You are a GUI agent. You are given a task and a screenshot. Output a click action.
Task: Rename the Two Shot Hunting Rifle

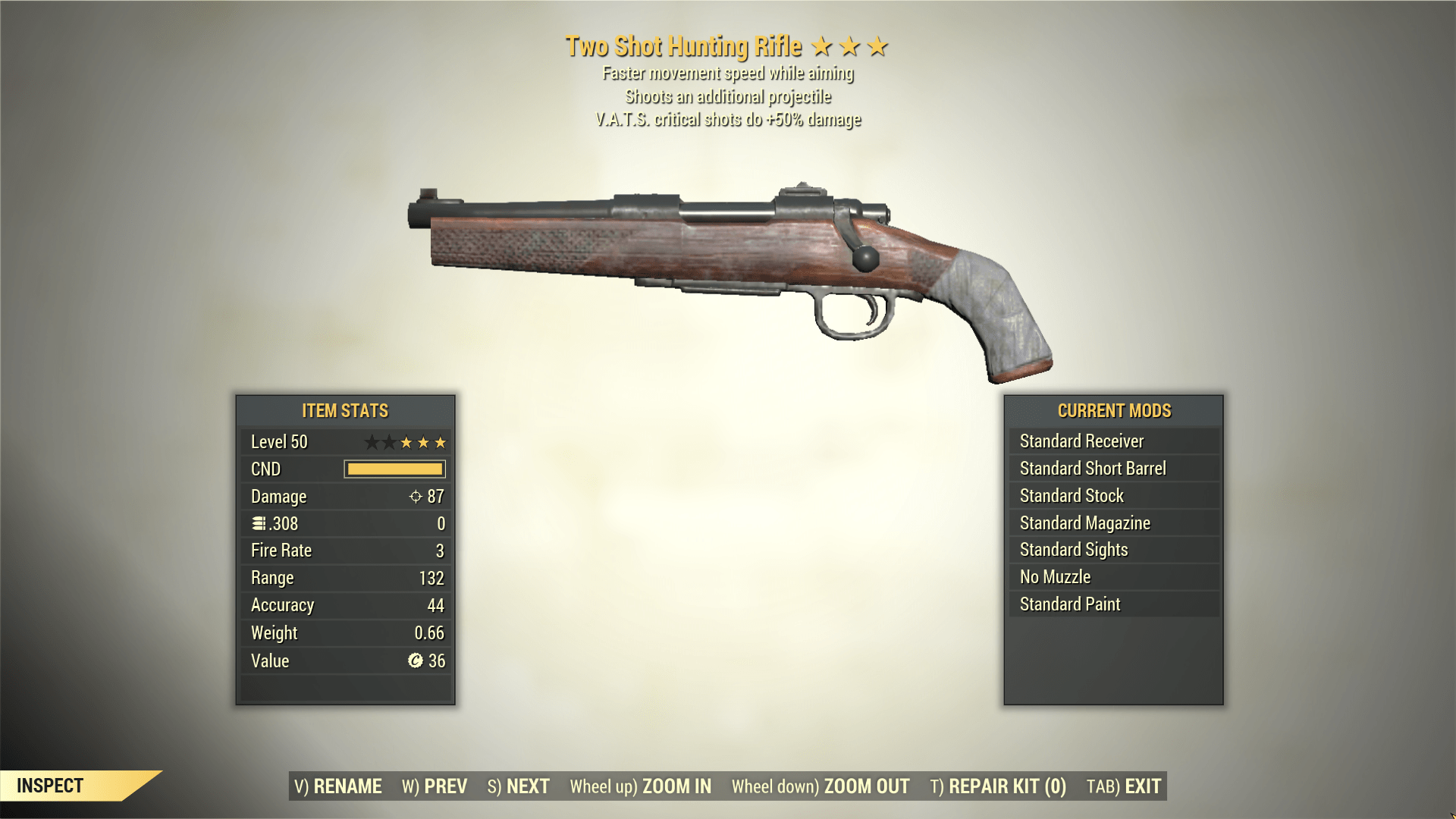pyautogui.click(x=338, y=786)
